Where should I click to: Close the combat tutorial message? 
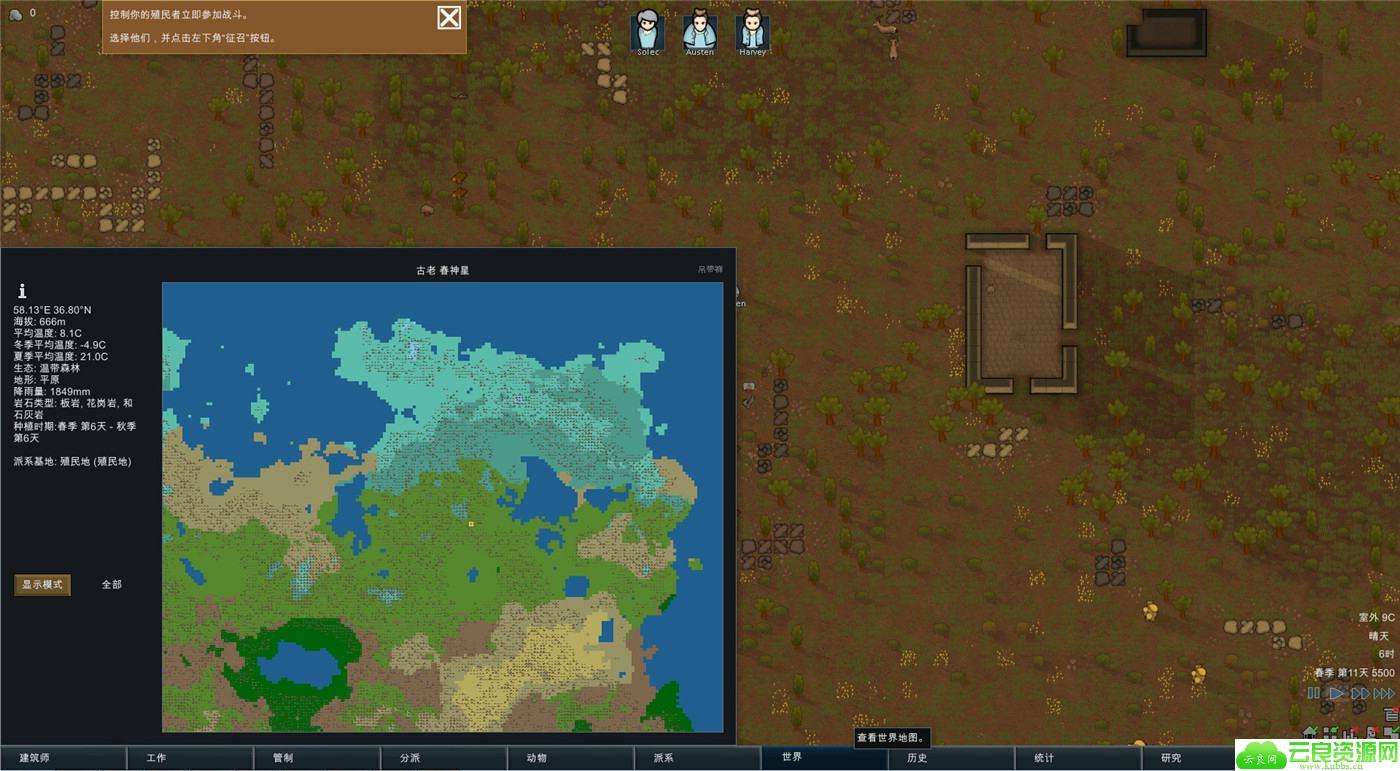pos(449,17)
